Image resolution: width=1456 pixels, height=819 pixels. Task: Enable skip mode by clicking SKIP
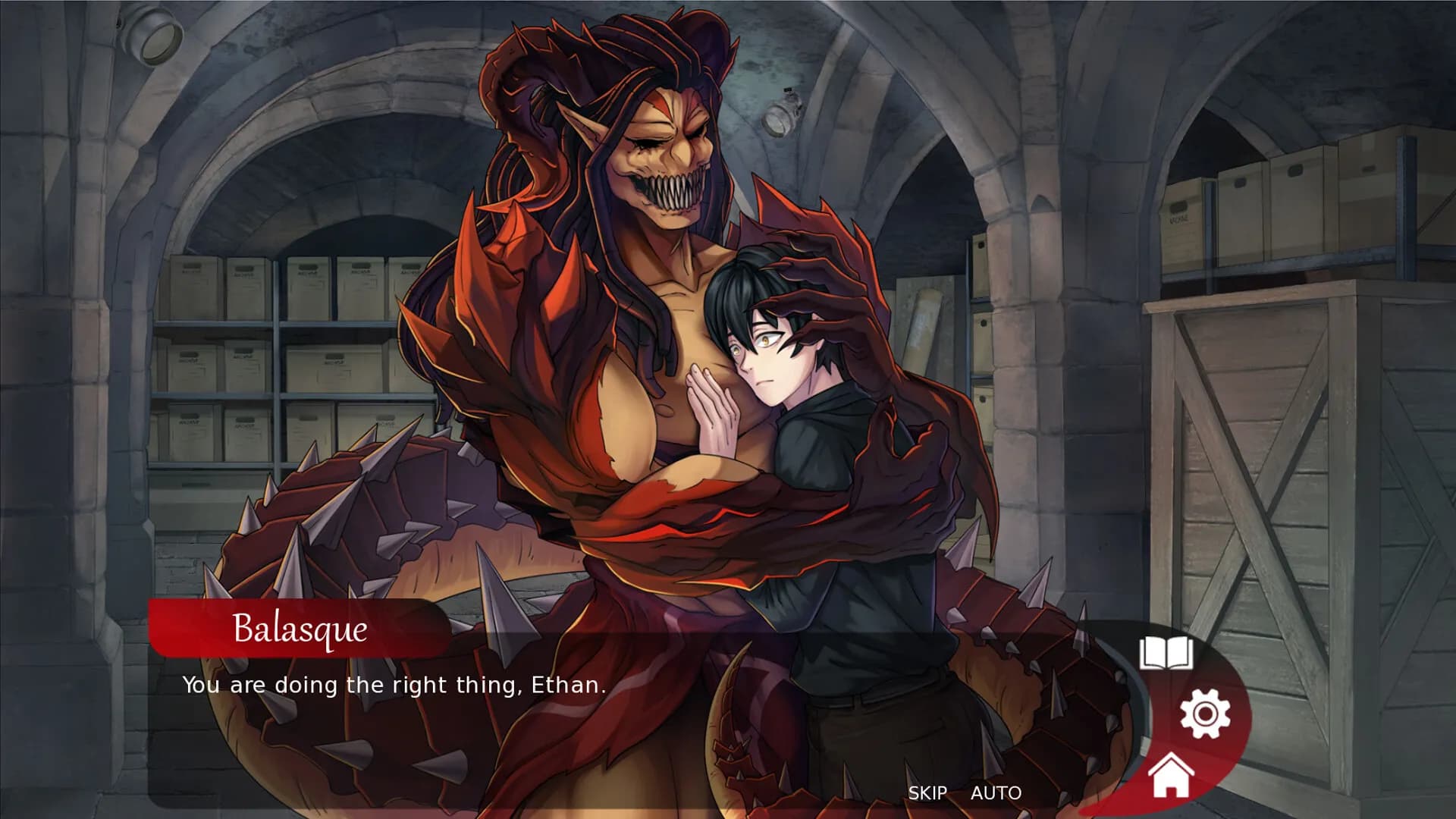pos(927,793)
